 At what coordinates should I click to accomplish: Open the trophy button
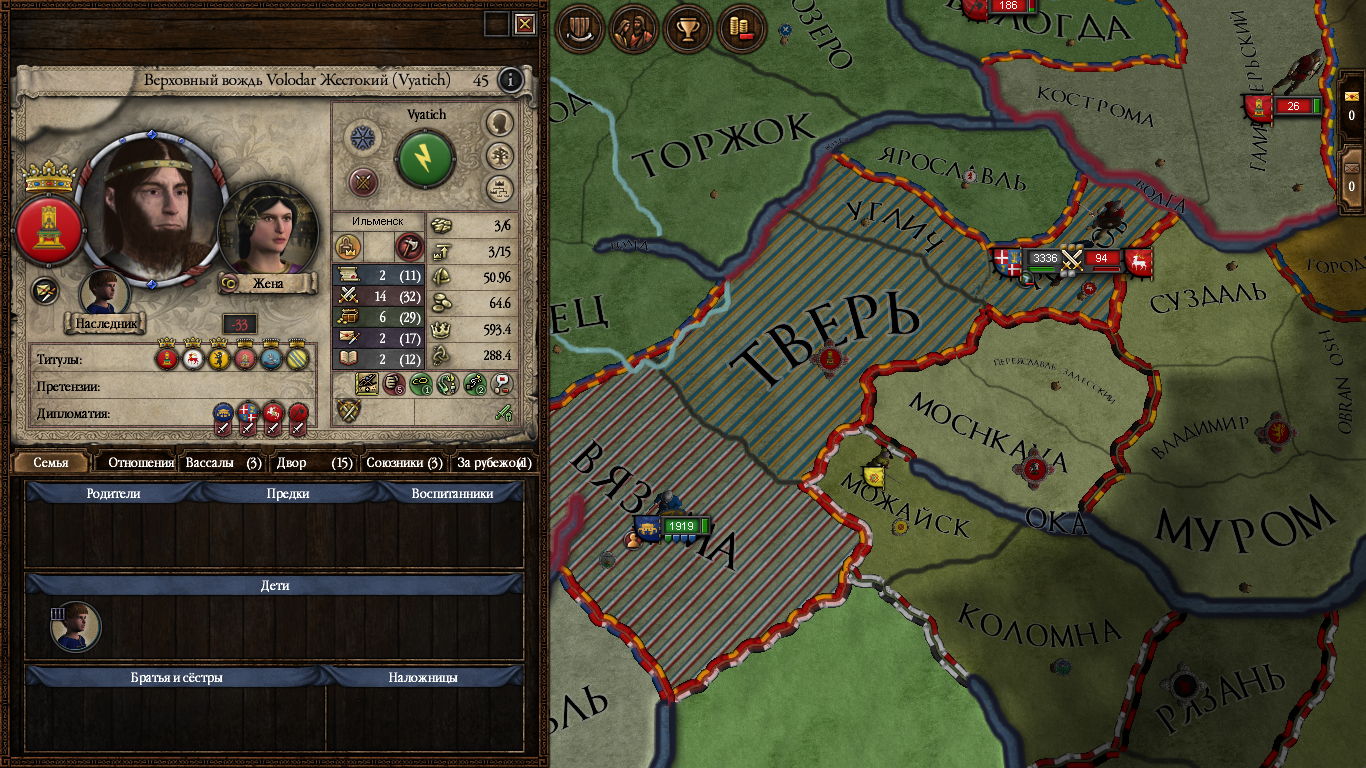point(688,29)
